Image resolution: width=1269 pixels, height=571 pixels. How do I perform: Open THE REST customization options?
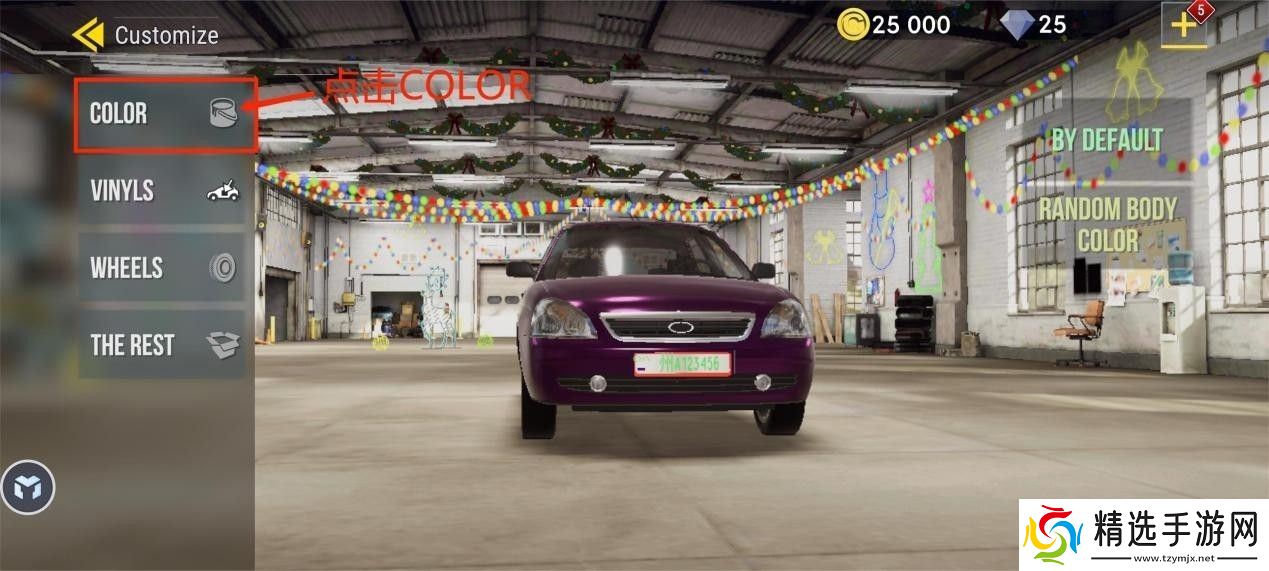point(162,345)
